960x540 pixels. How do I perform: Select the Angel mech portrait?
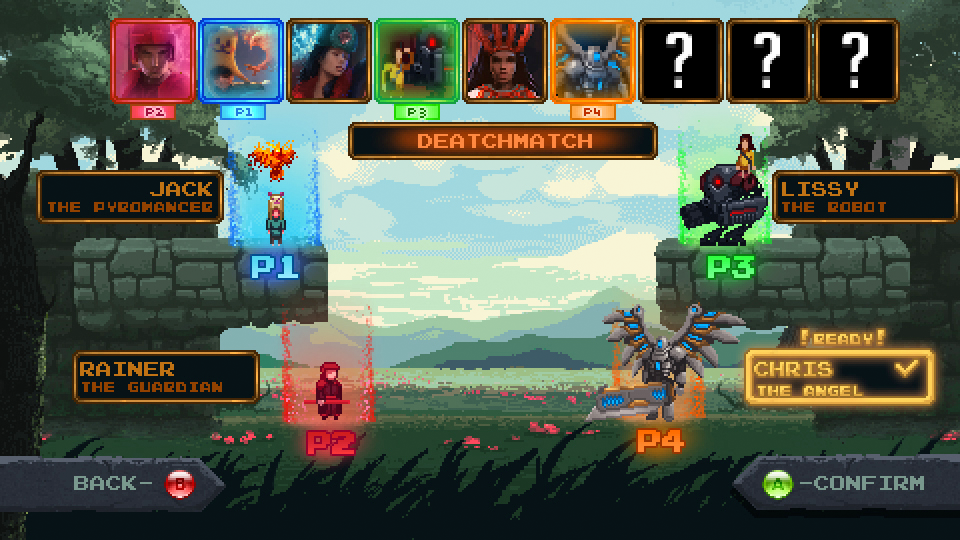[593, 60]
